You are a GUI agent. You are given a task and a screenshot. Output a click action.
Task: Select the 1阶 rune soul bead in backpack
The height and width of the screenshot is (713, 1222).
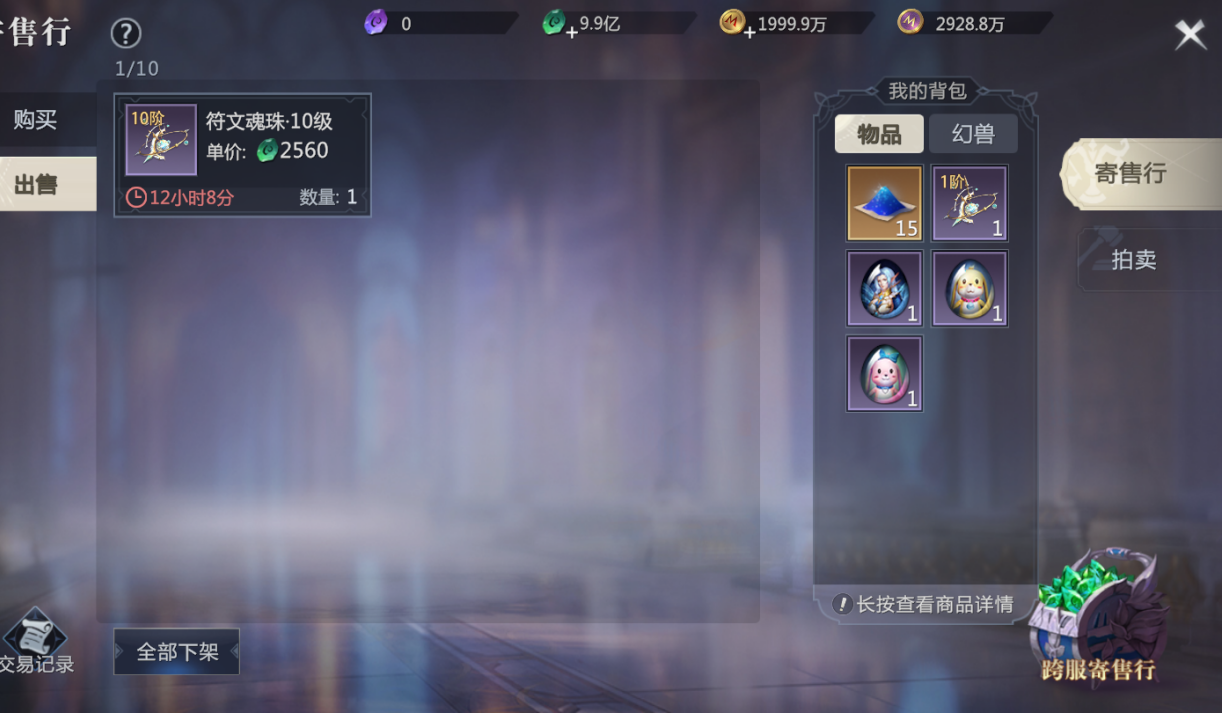(x=969, y=204)
